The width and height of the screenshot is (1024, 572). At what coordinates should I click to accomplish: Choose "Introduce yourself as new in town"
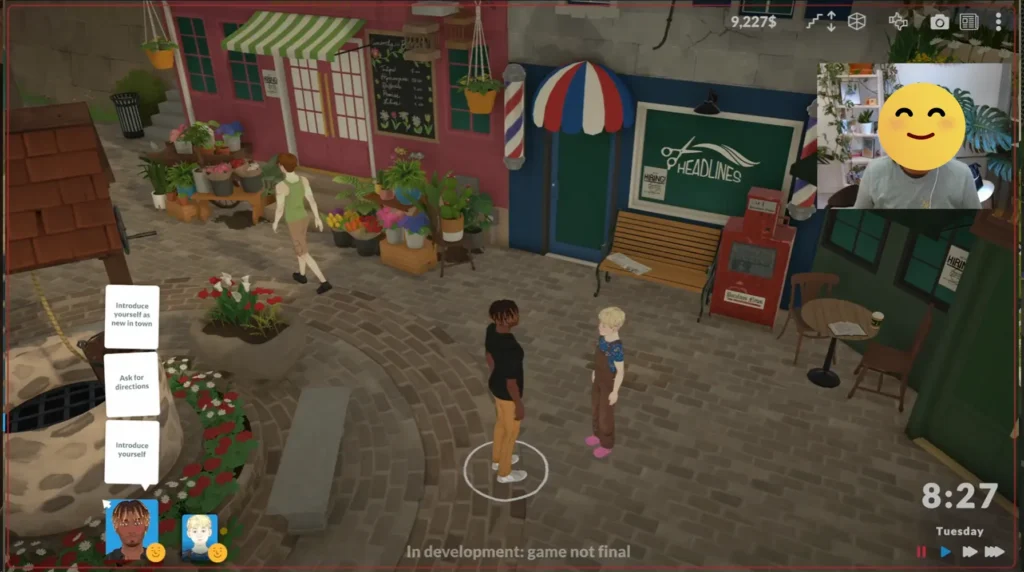132,317
